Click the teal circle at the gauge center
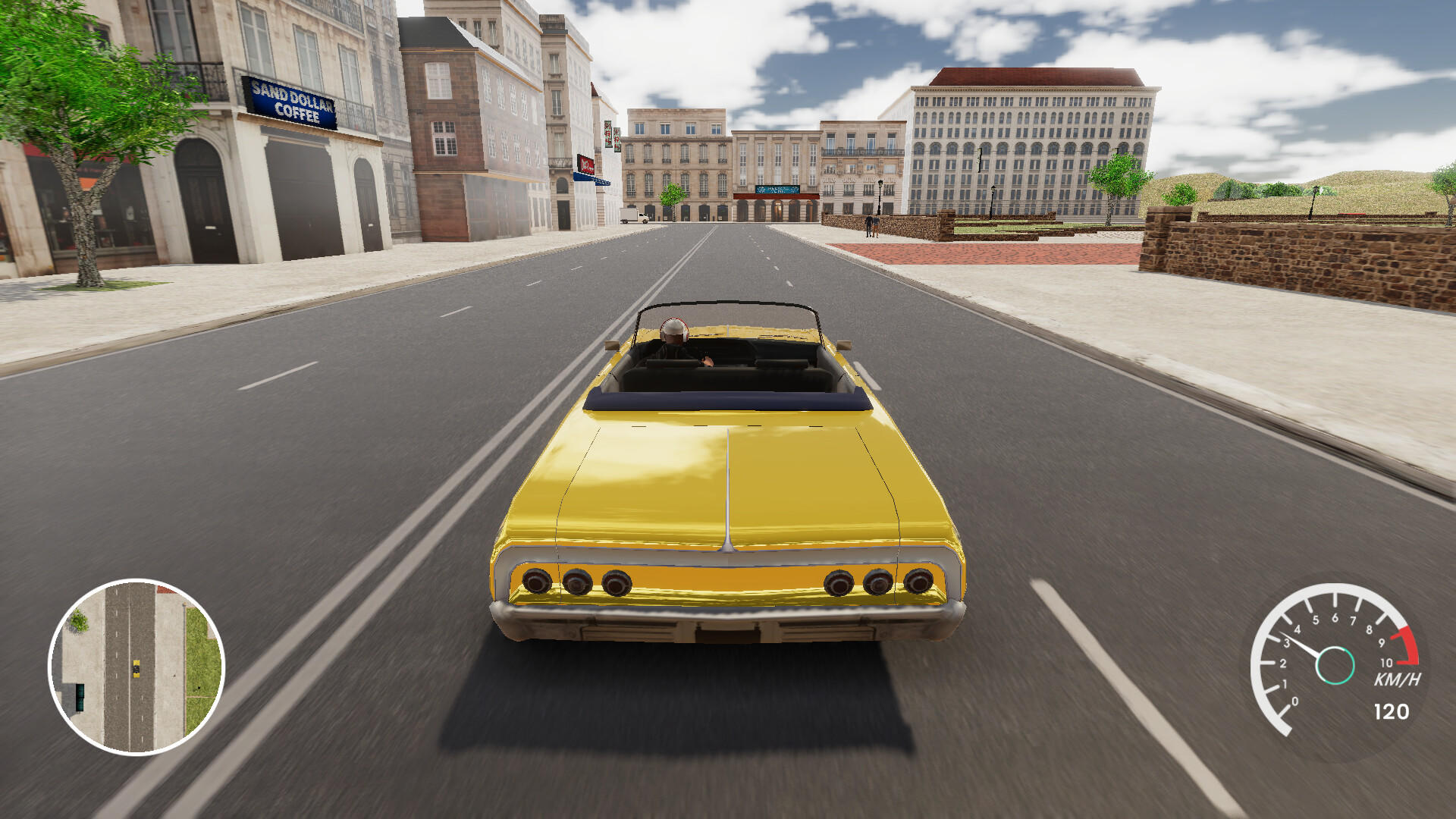 click(1336, 665)
